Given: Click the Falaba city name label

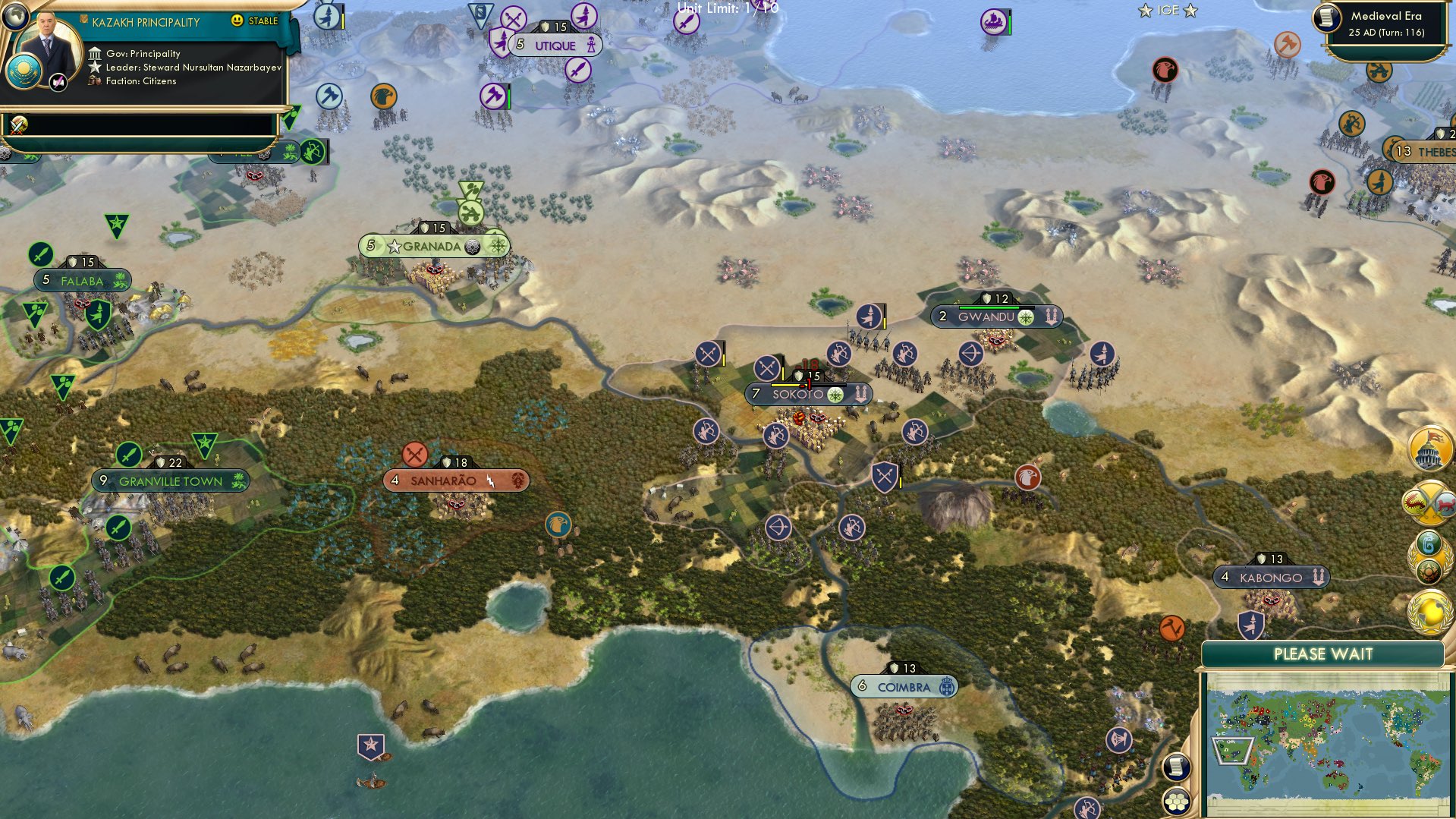Looking at the screenshot, I should point(82,280).
